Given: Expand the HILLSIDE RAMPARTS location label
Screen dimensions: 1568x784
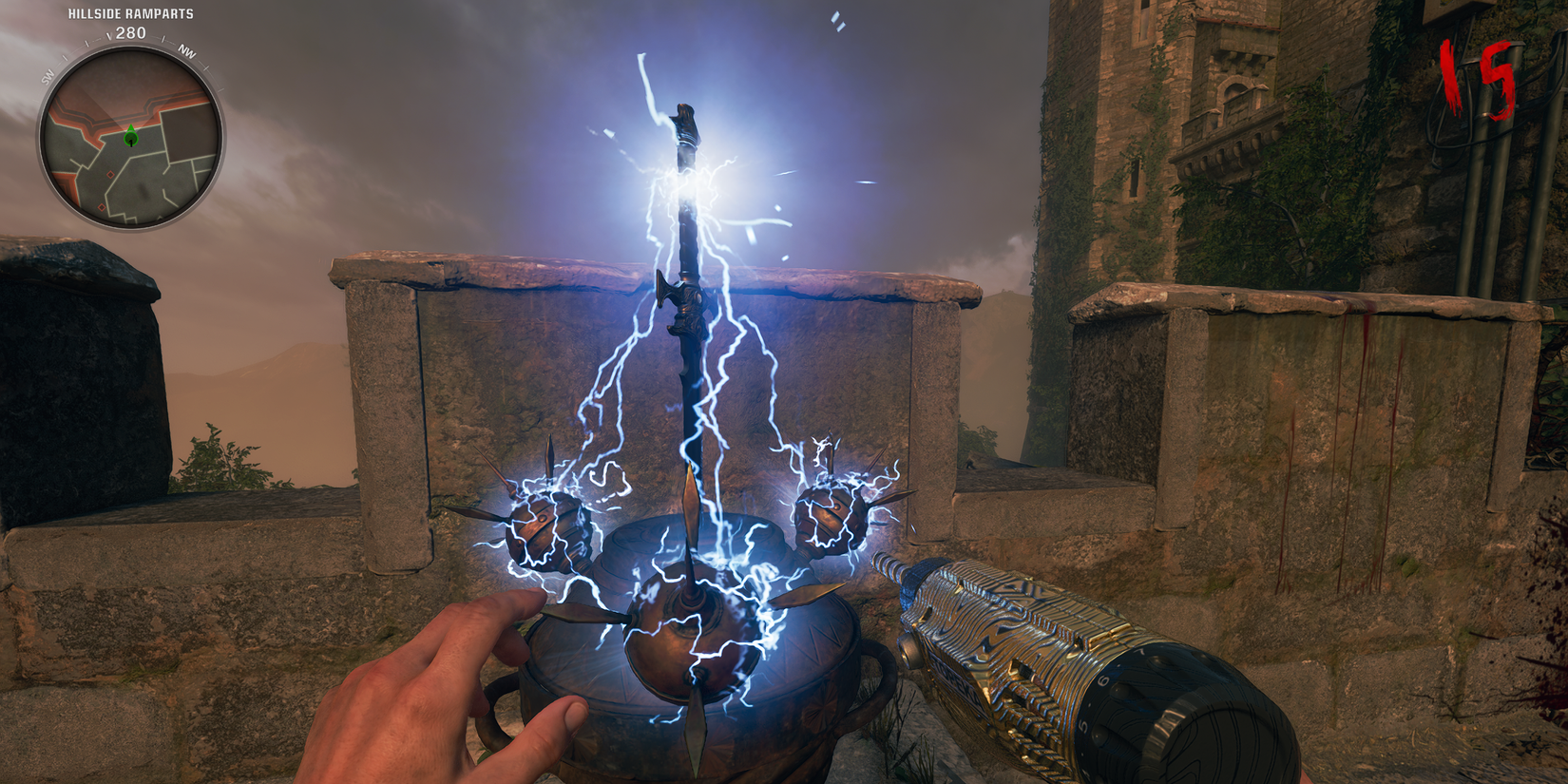Looking at the screenshot, I should 130,12.
